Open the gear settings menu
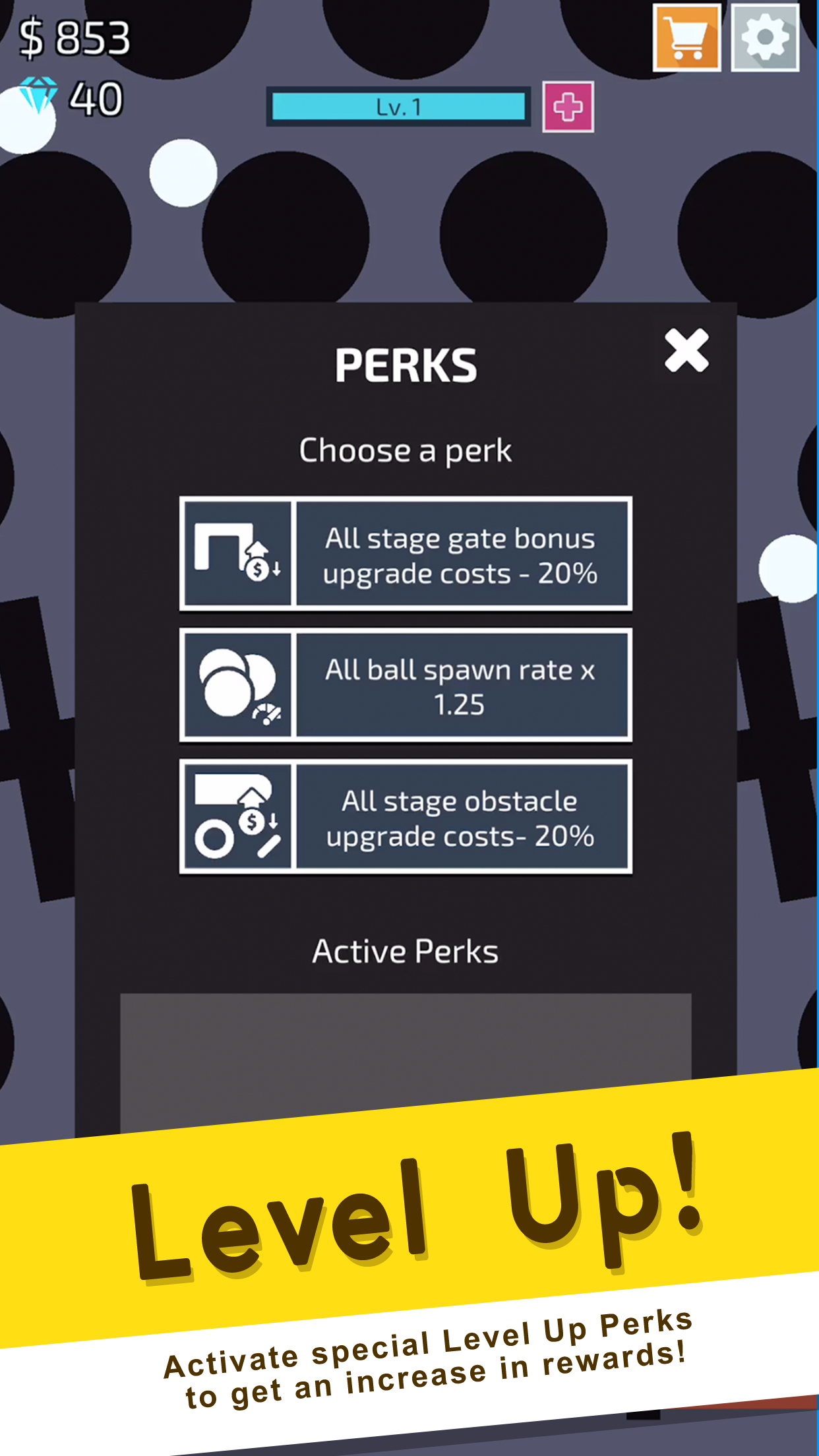The height and width of the screenshot is (1456, 819). tap(765, 38)
